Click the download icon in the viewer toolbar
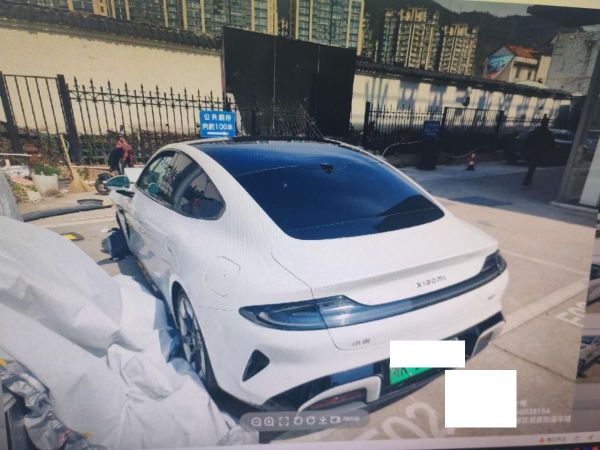The image size is (600, 450). 323,421
